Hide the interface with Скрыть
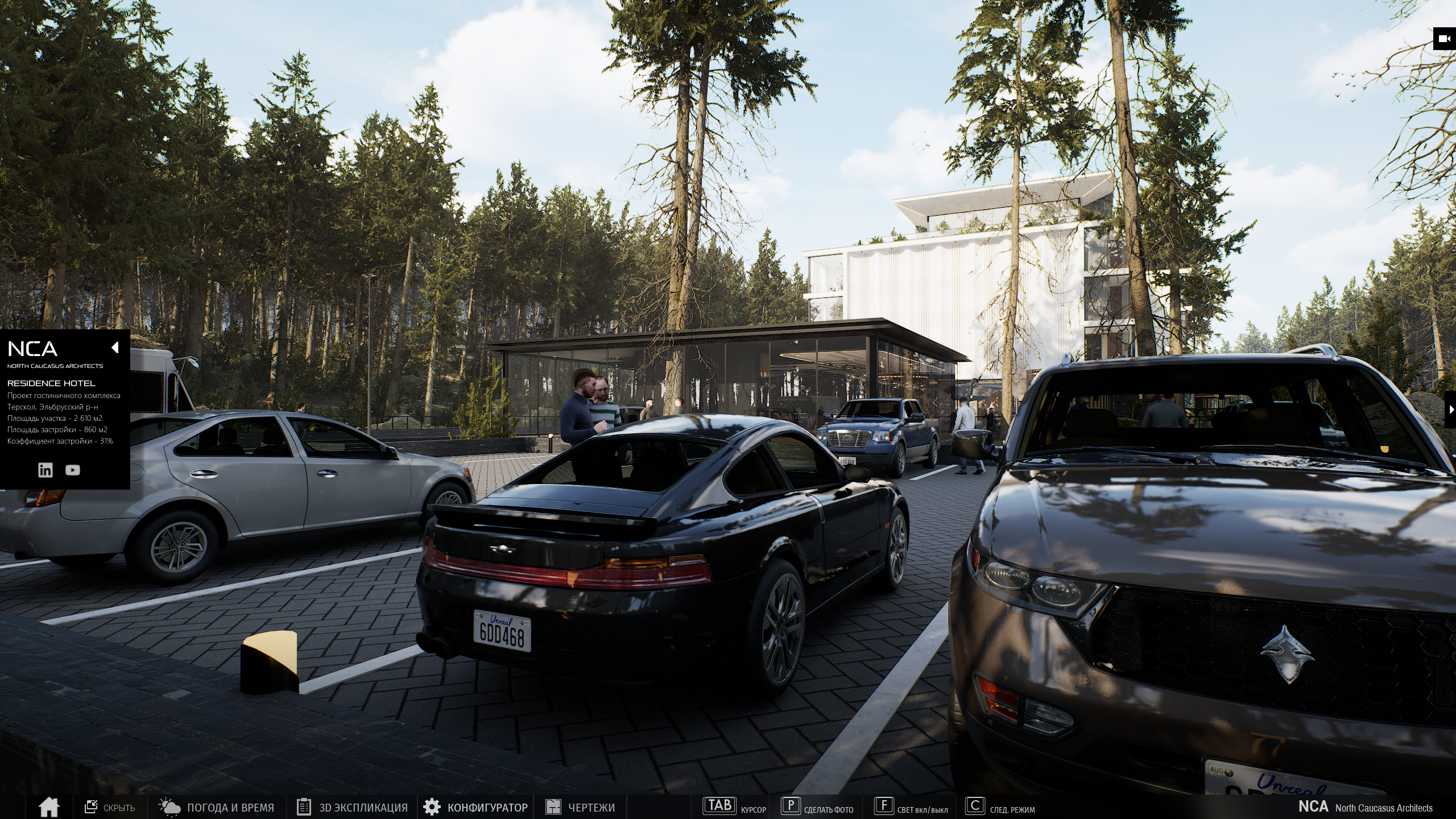The image size is (1456, 819). 110,808
